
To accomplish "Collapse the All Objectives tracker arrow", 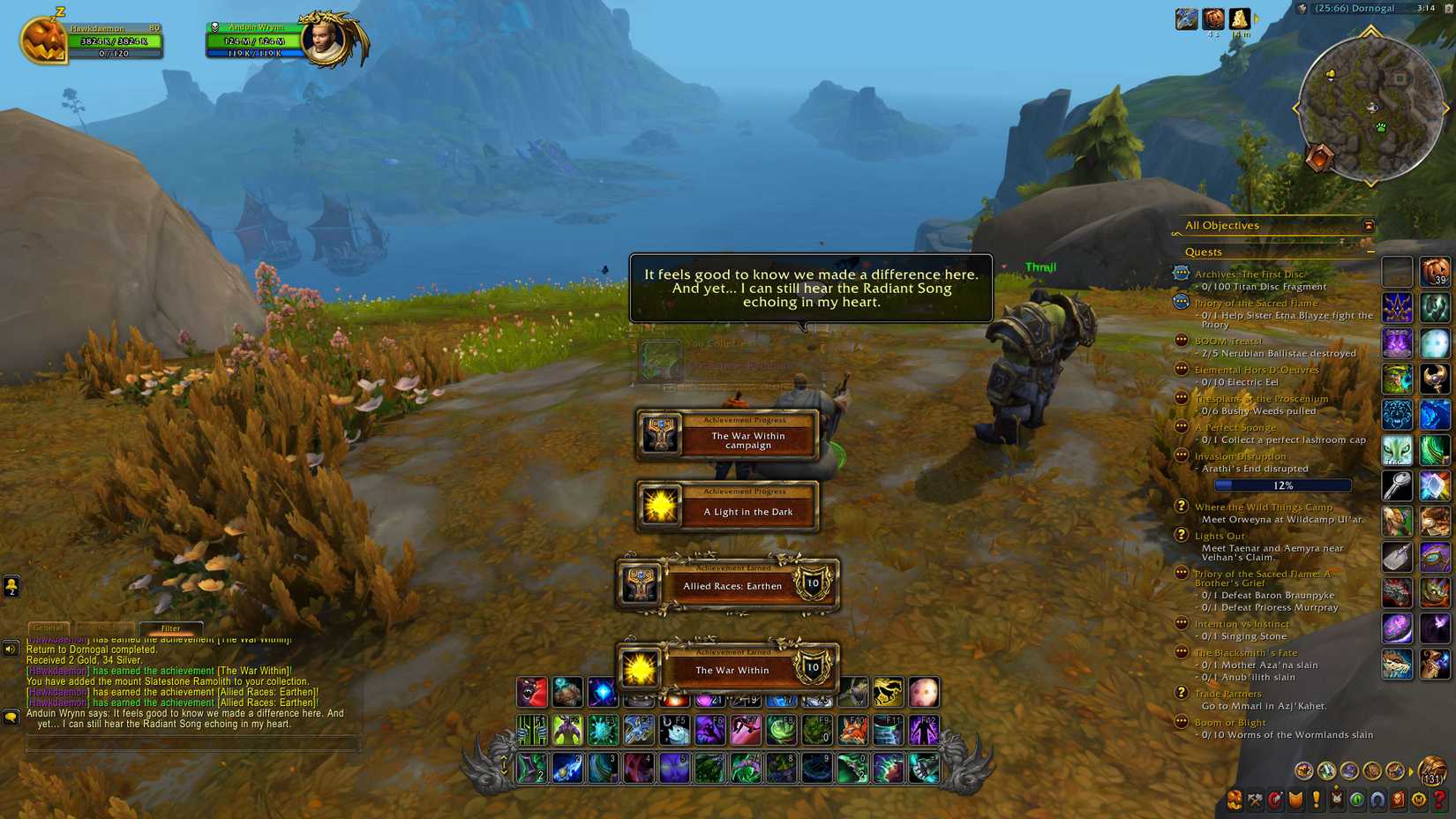I will click(x=1370, y=226).
